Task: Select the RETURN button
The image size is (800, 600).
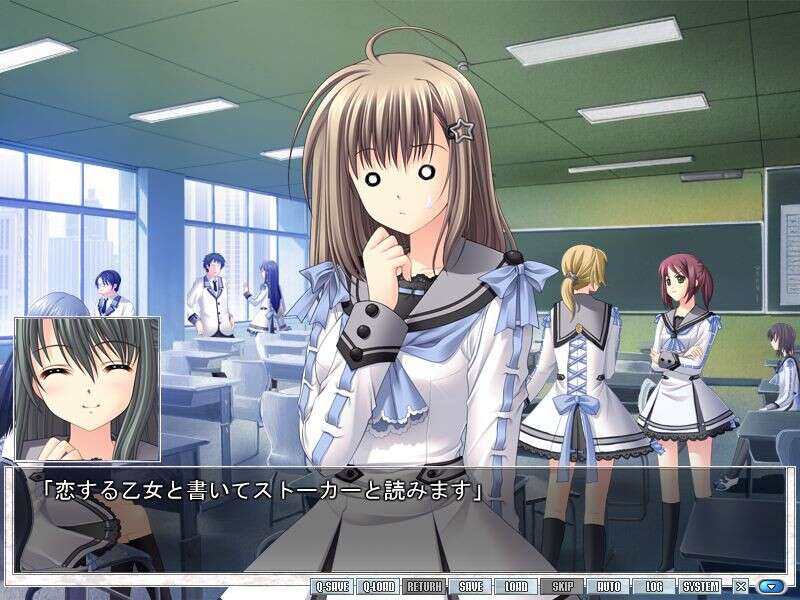Action: (425, 587)
